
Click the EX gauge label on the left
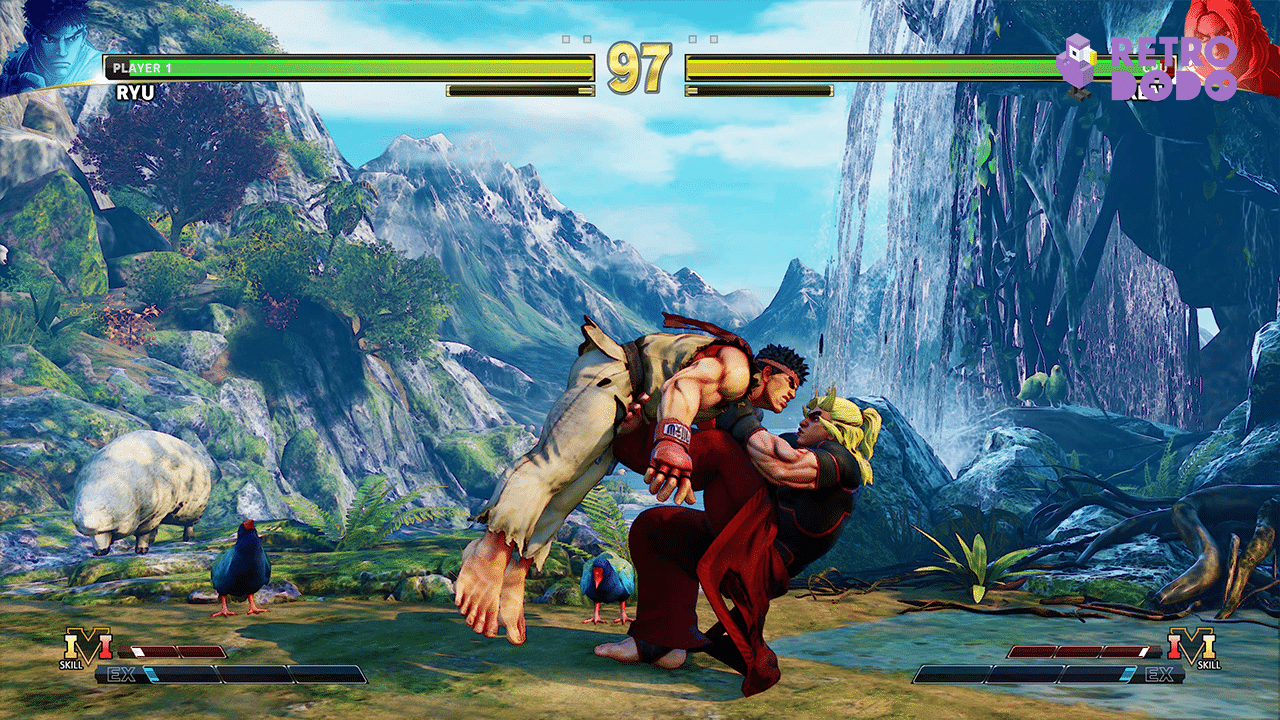[121, 672]
